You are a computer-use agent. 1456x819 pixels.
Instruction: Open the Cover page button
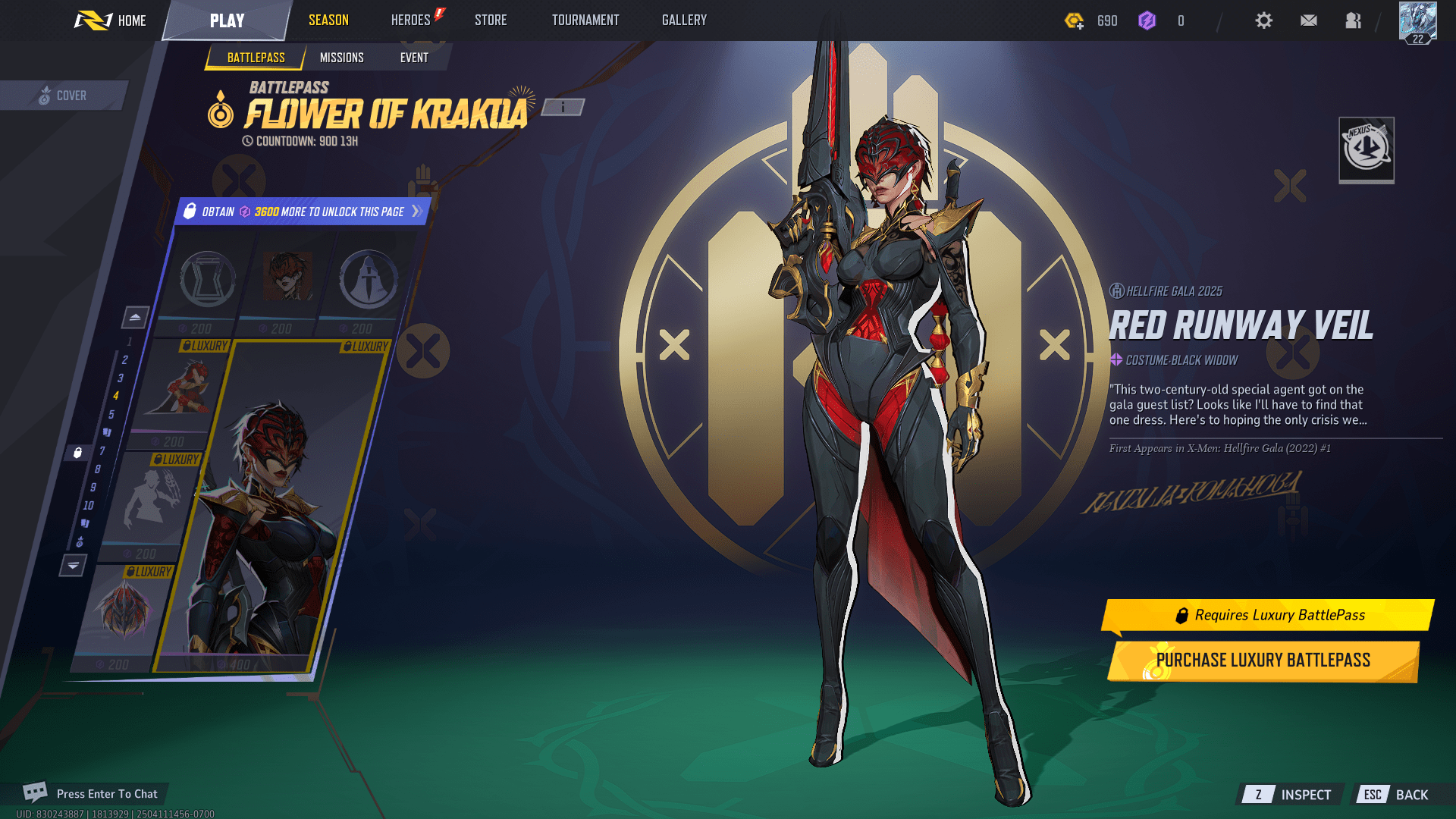pos(64,96)
